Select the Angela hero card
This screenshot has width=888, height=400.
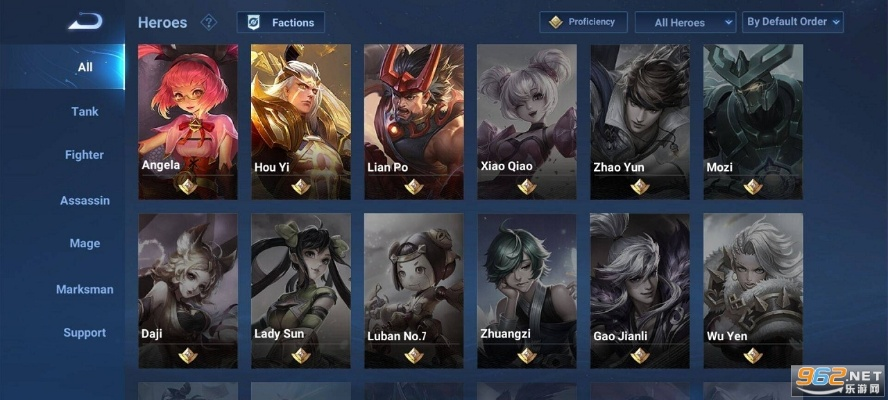pos(188,120)
